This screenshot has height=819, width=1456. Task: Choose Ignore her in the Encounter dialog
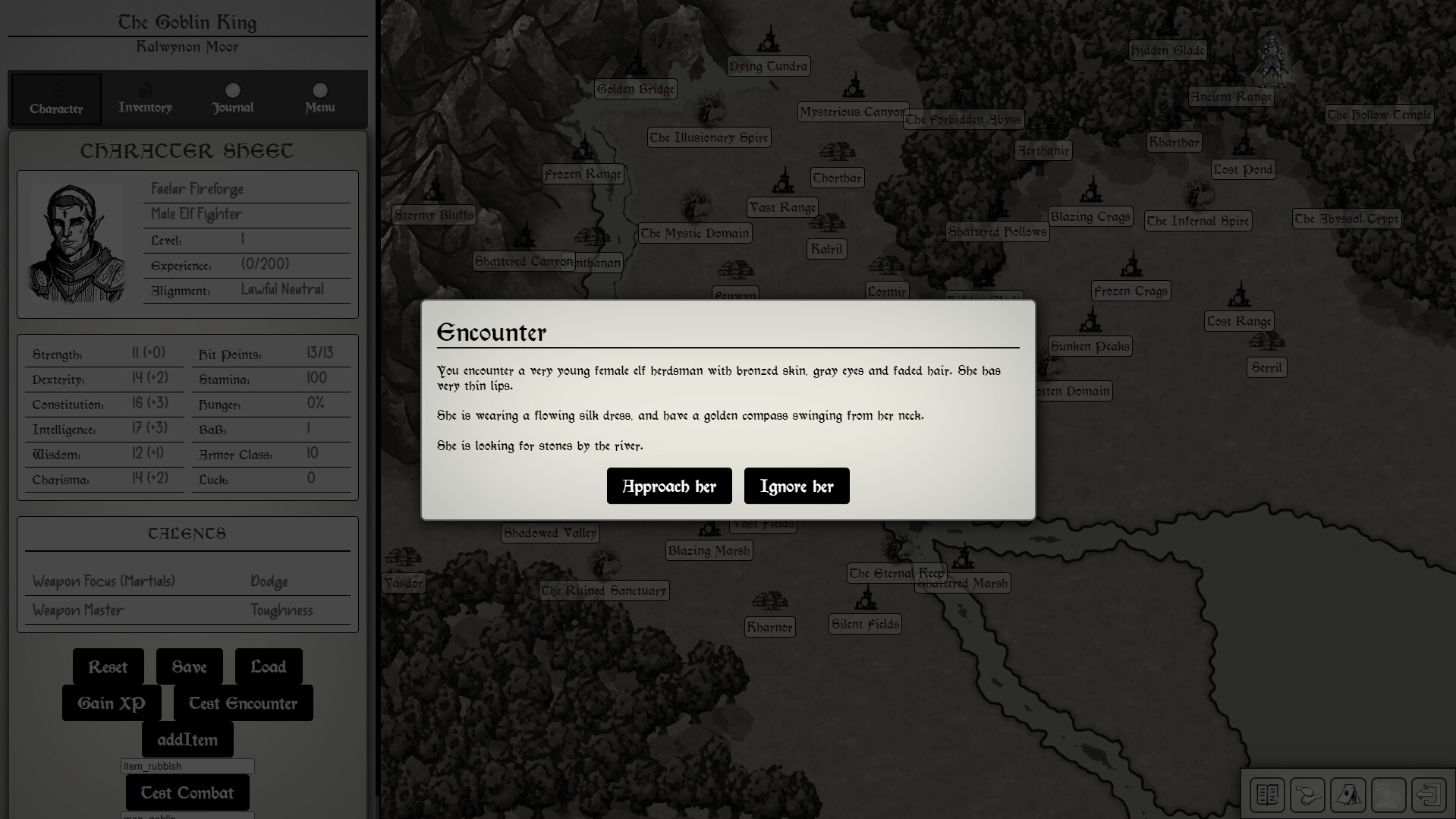tap(796, 486)
